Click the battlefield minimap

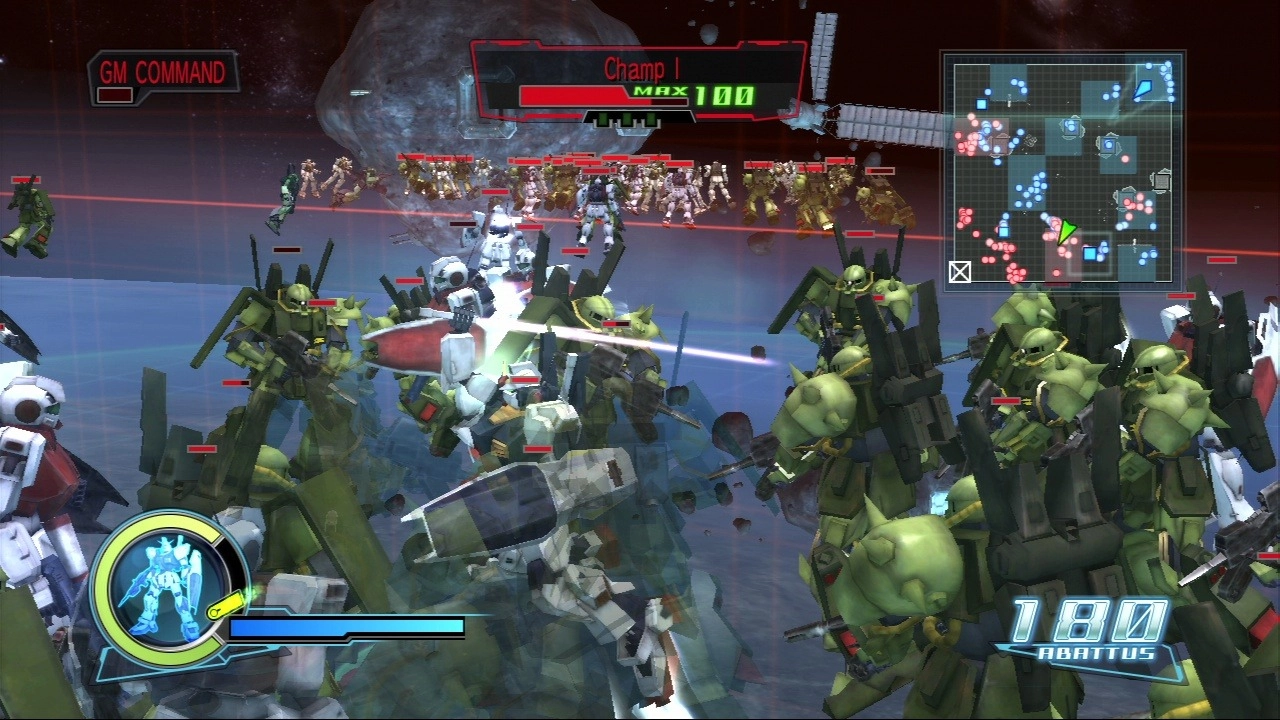[1064, 171]
